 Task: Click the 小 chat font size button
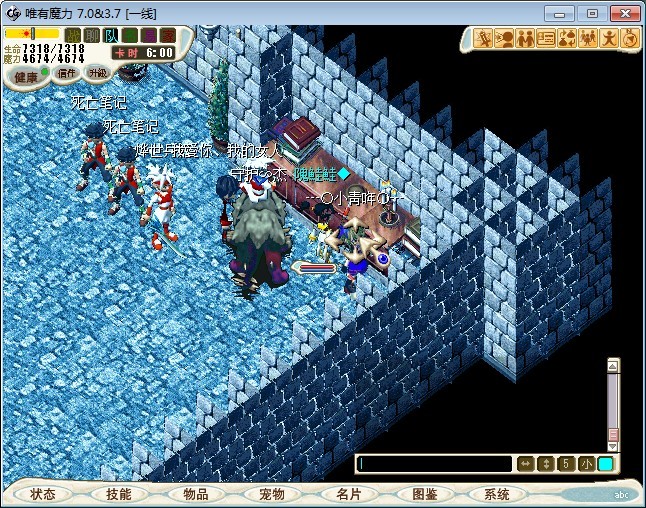pos(586,464)
